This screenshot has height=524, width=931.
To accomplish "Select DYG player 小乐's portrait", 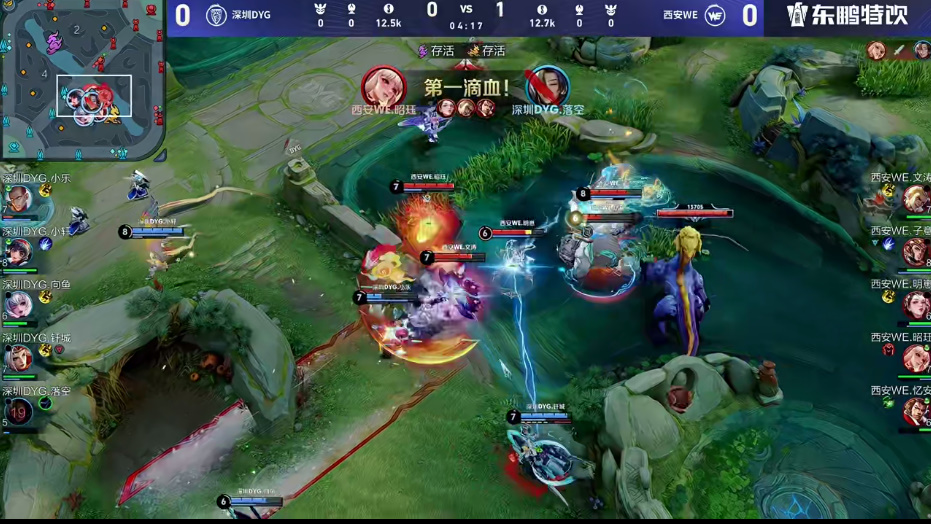I will tap(19, 201).
